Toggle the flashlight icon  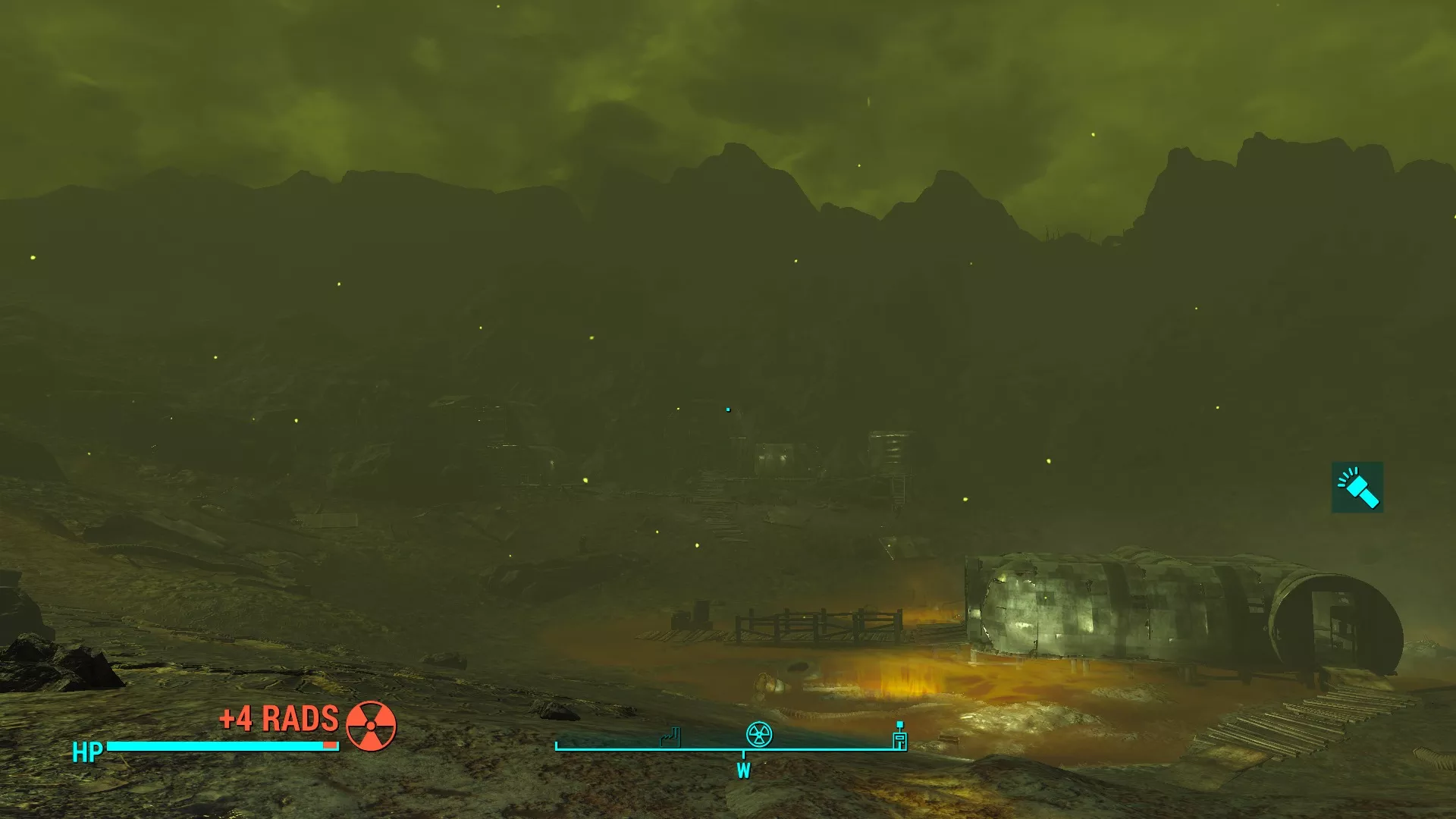point(1357,487)
